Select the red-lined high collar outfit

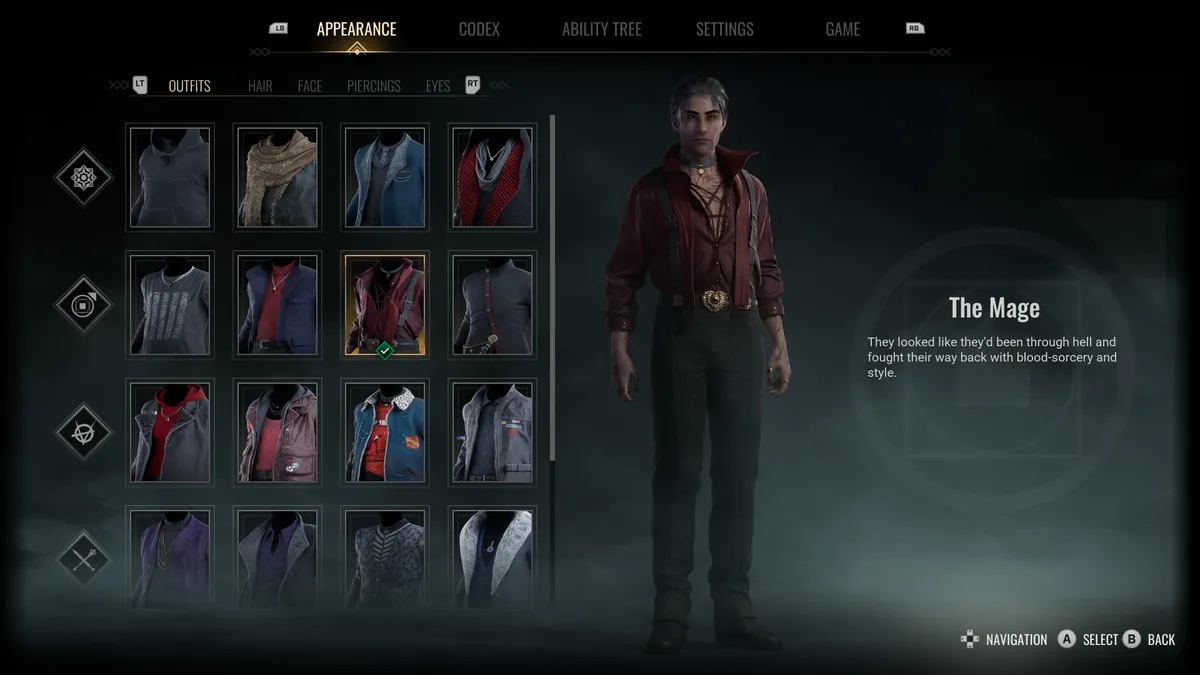[x=492, y=177]
